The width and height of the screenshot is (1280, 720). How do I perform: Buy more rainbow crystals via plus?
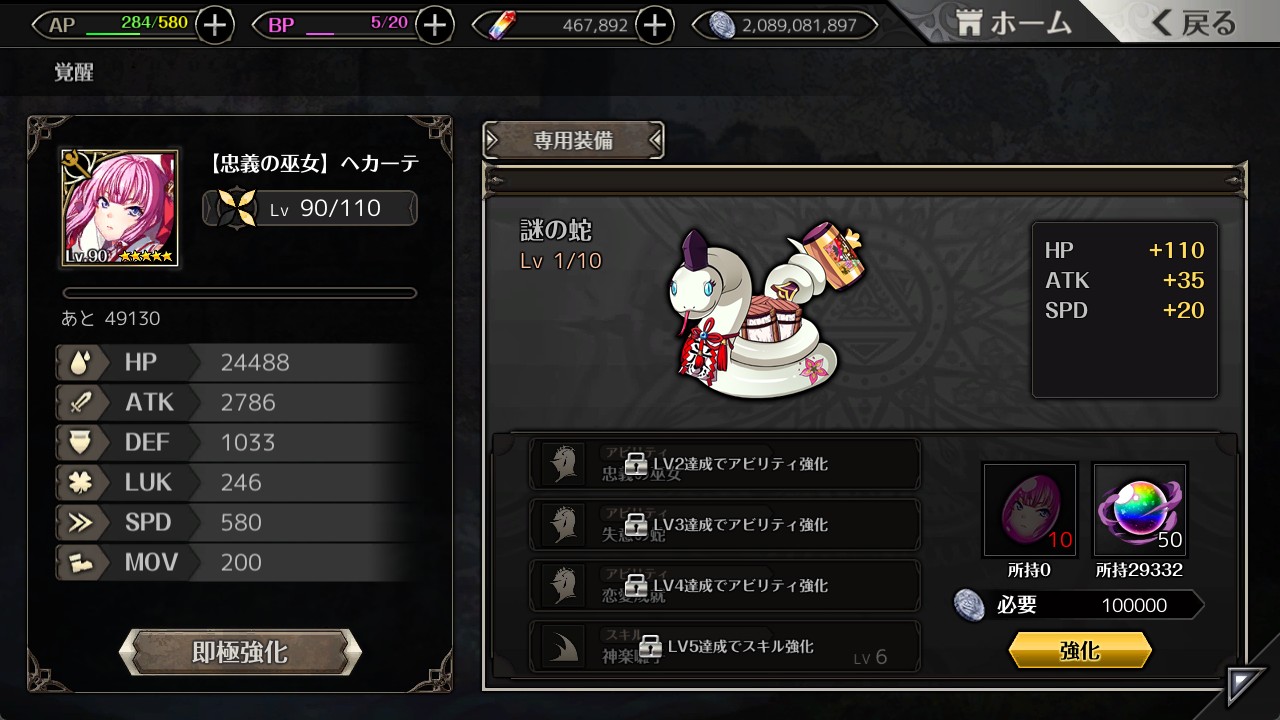coord(654,25)
